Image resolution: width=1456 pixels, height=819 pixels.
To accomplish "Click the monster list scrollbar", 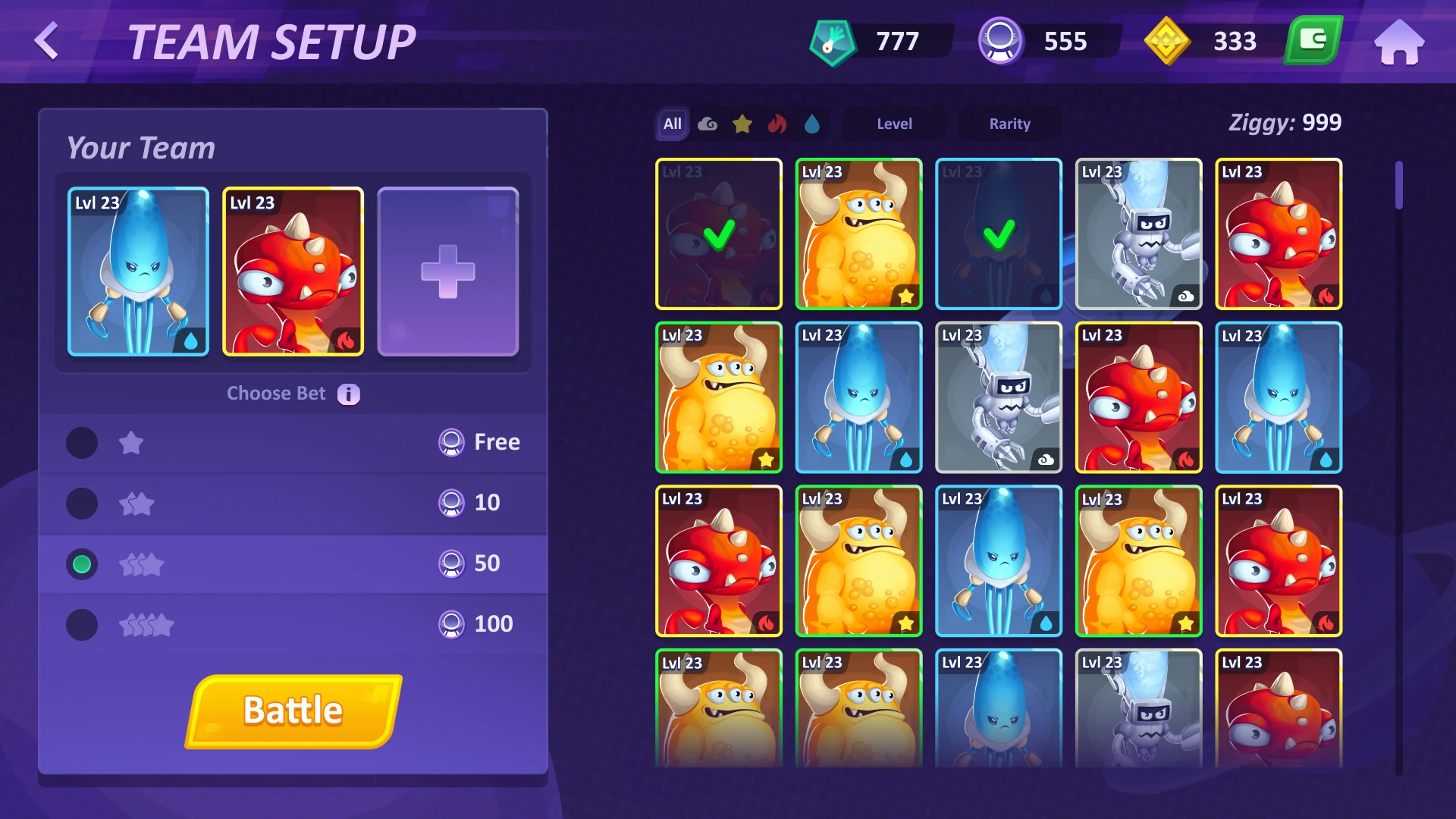I will (1399, 186).
